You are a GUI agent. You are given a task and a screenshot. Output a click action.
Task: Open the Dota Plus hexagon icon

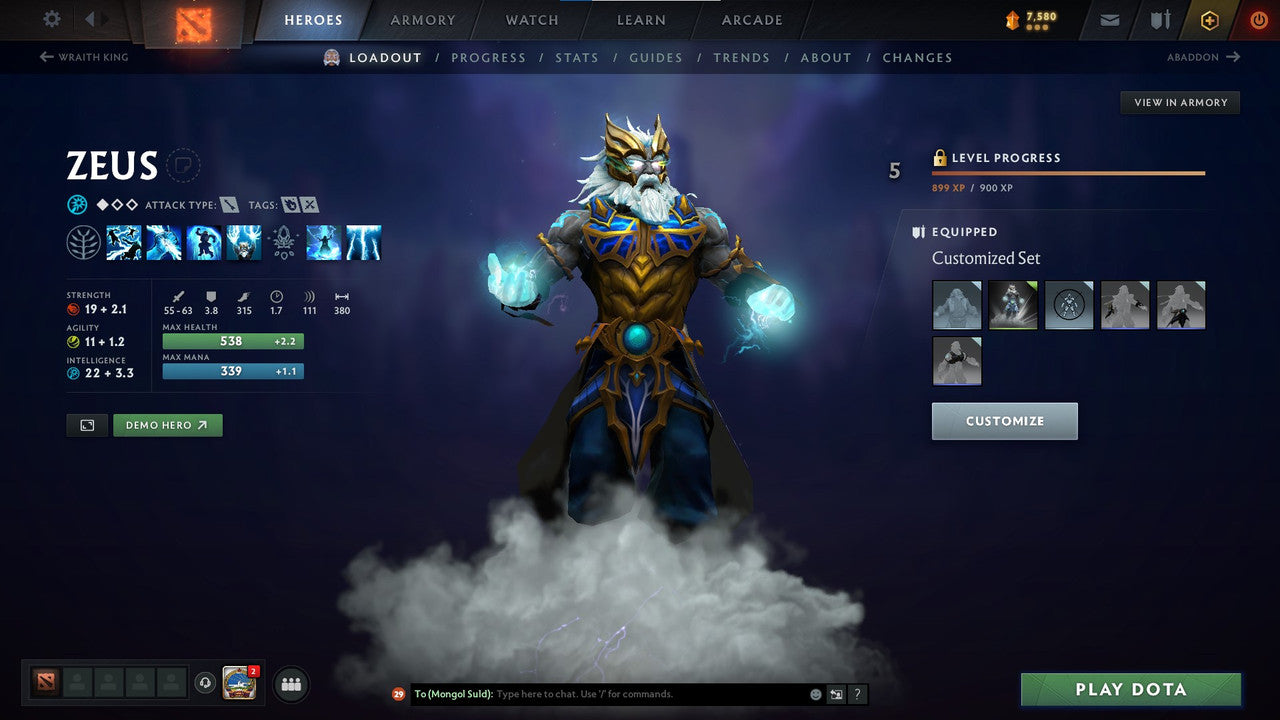(1210, 20)
